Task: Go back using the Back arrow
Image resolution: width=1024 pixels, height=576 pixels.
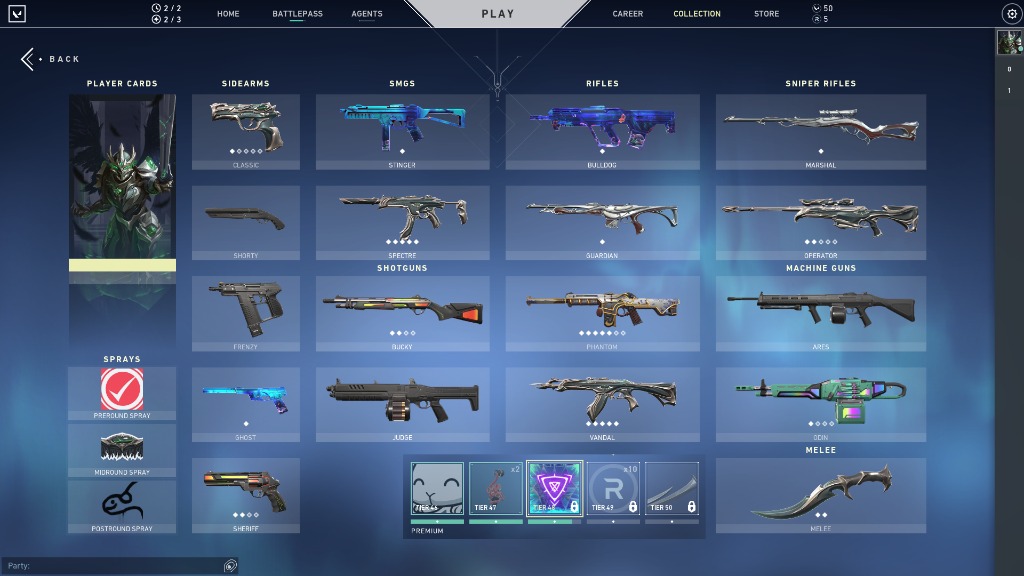Action: click(x=28, y=59)
